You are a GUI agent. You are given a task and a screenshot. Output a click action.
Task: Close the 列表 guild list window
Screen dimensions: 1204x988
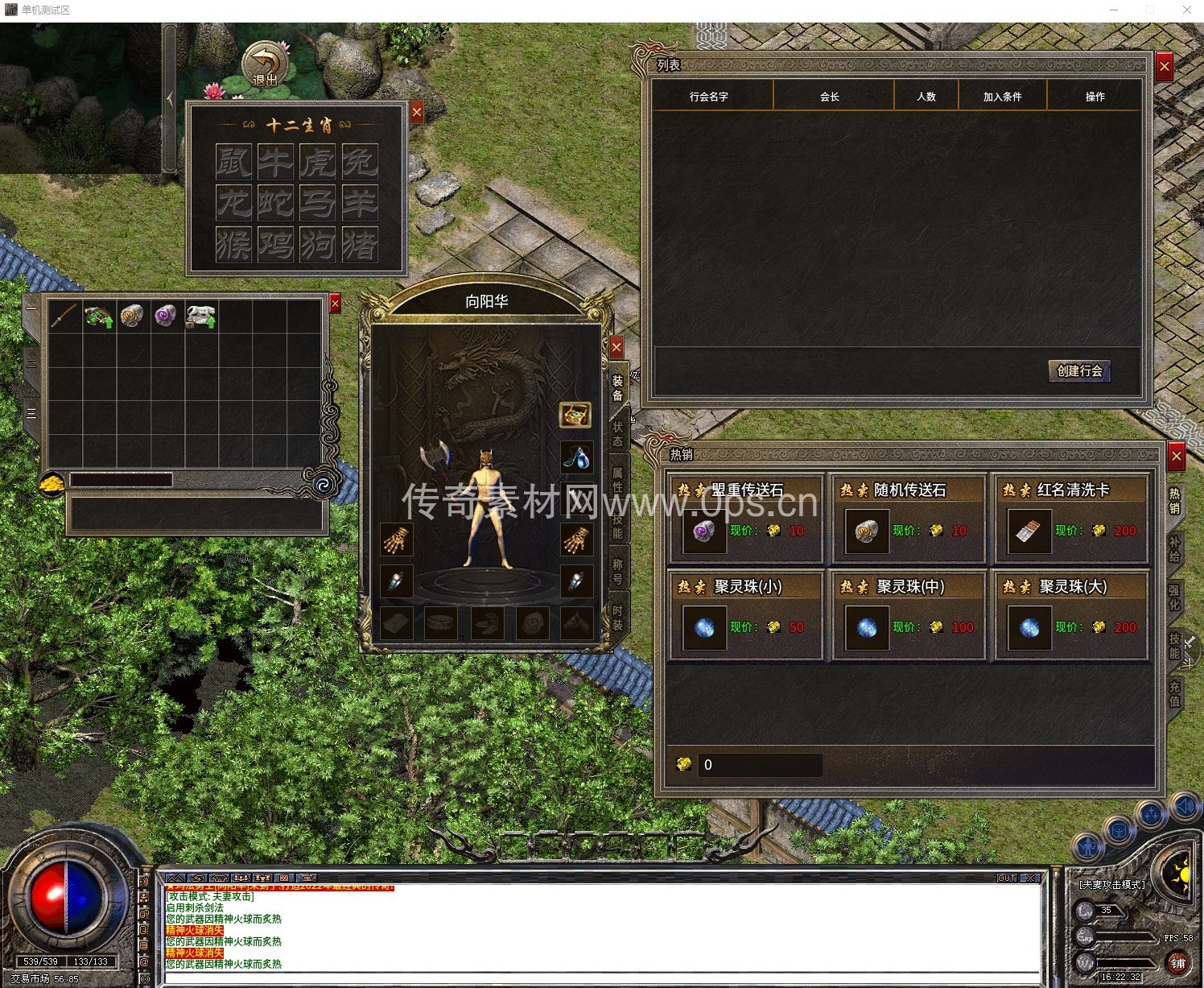pos(1164,67)
